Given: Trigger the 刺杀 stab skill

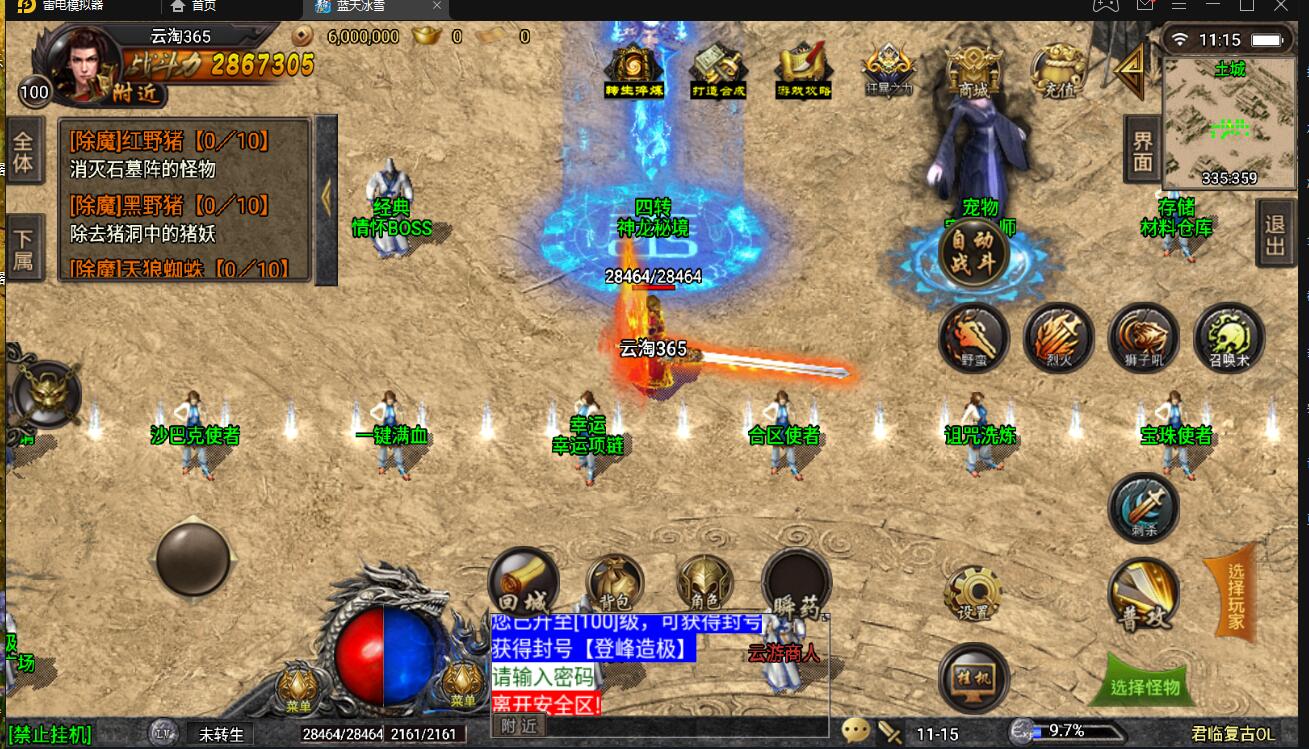Looking at the screenshot, I should 1144,508.
